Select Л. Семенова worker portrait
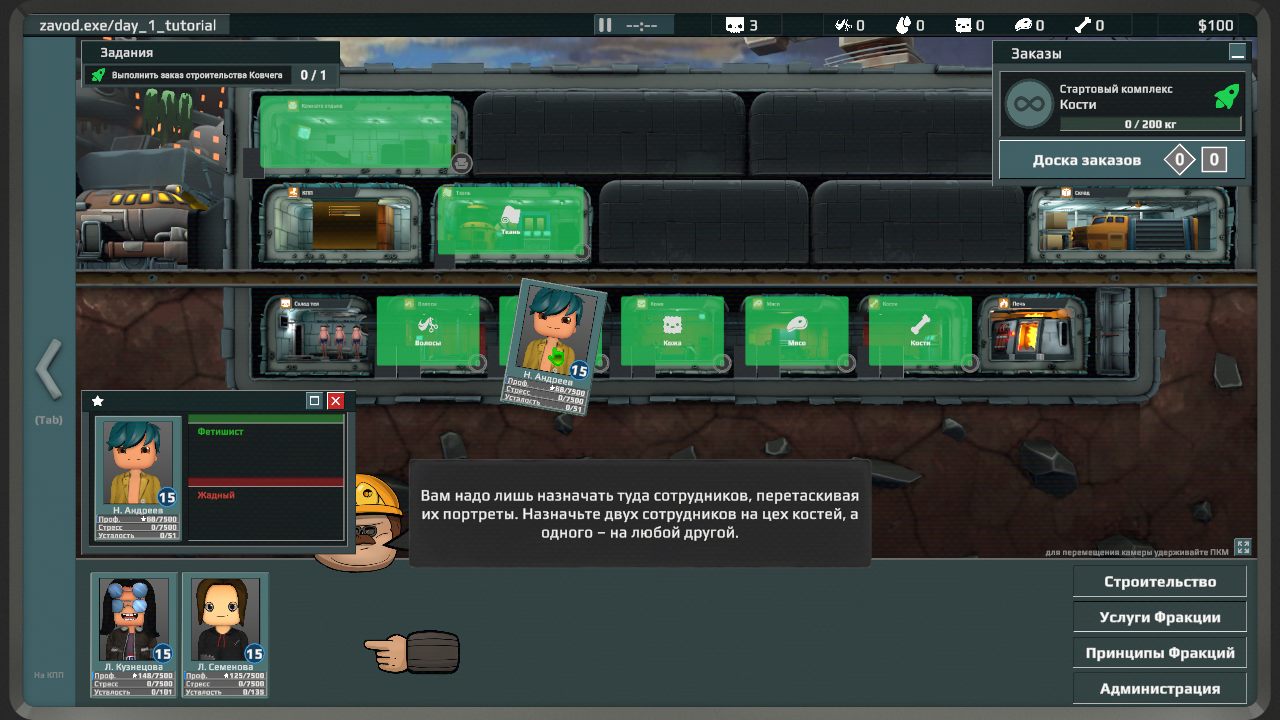The image size is (1280, 720). (225, 634)
